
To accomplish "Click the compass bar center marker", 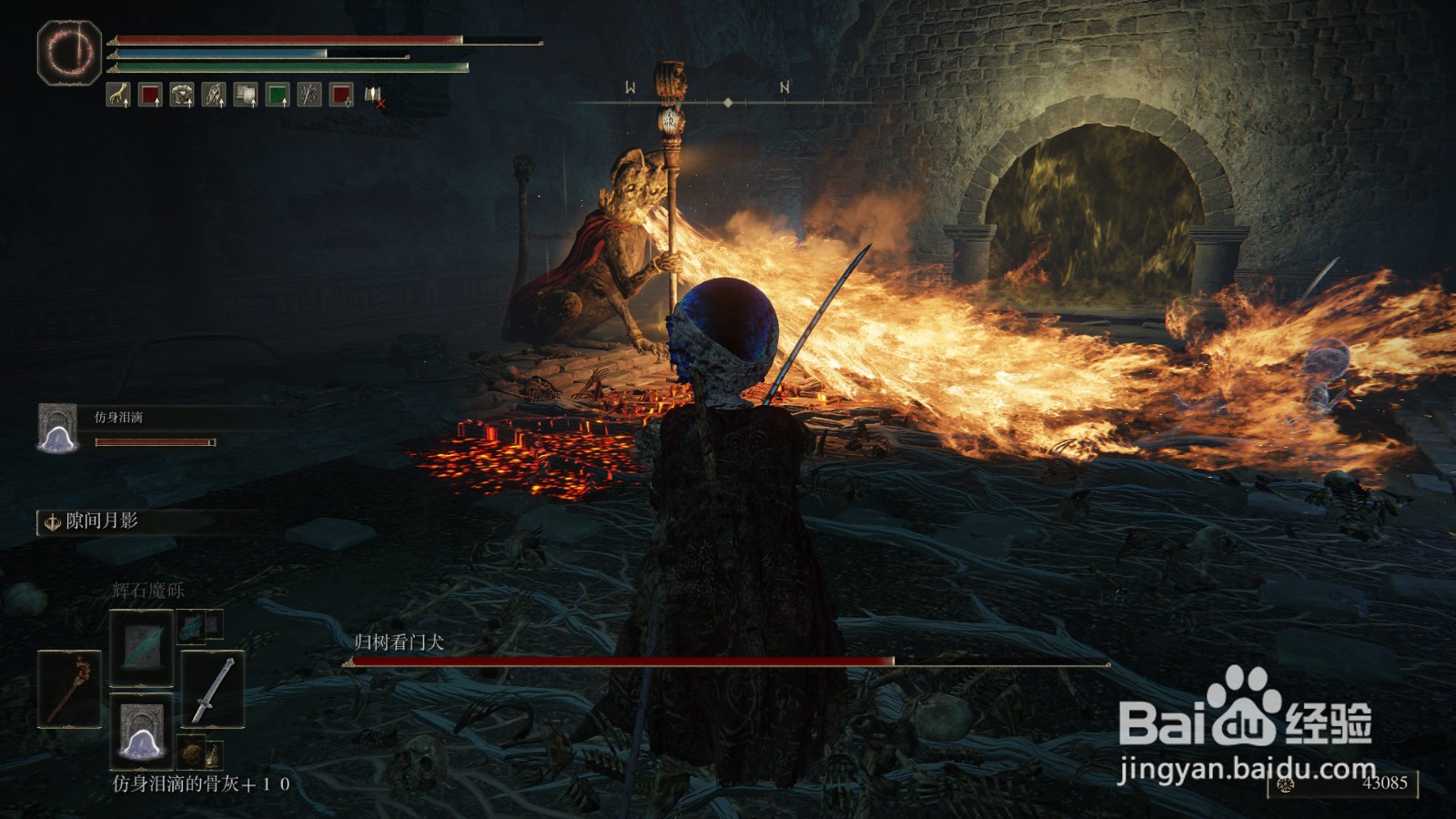I will pos(727,103).
